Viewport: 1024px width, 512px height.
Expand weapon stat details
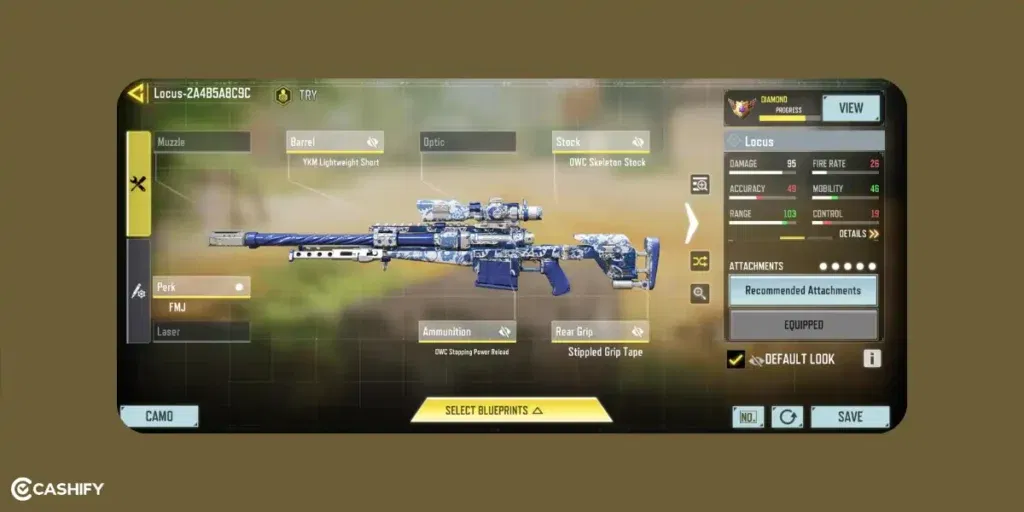859,234
